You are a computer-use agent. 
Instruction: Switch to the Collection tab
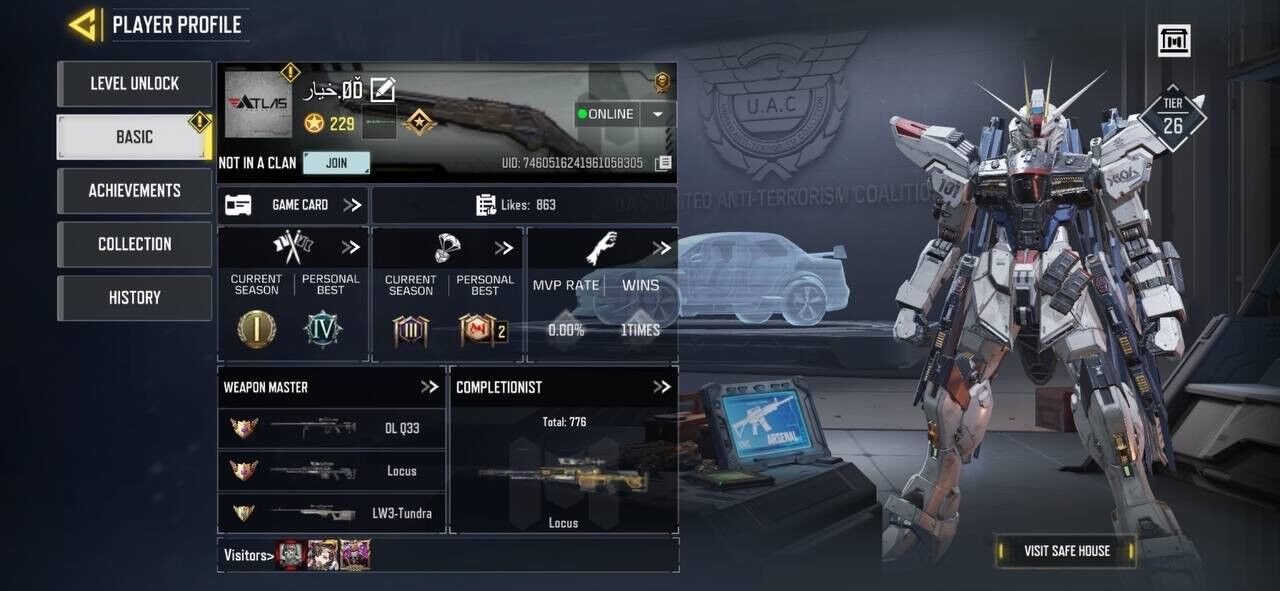[x=134, y=244]
